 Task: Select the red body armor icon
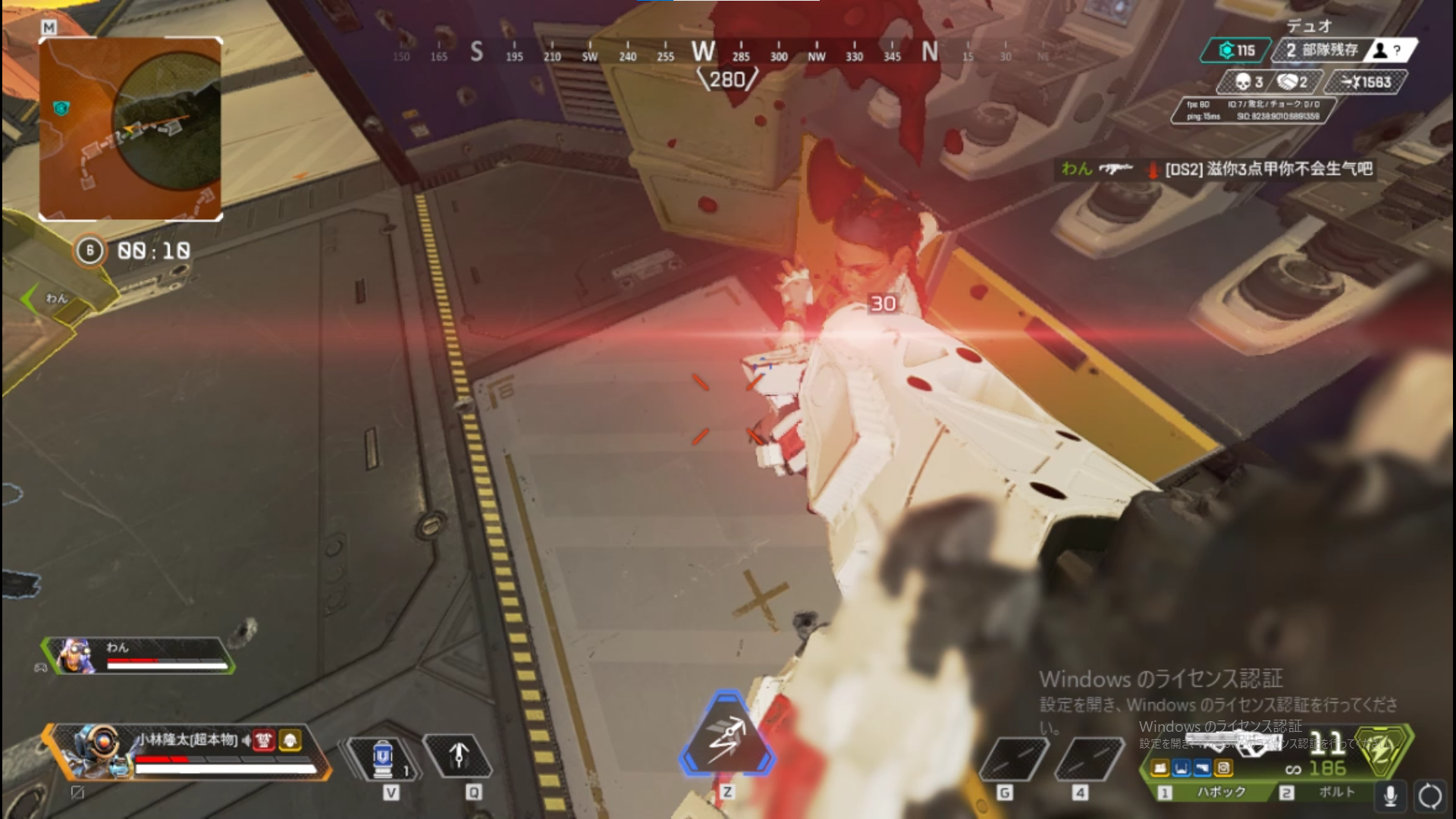point(263,740)
